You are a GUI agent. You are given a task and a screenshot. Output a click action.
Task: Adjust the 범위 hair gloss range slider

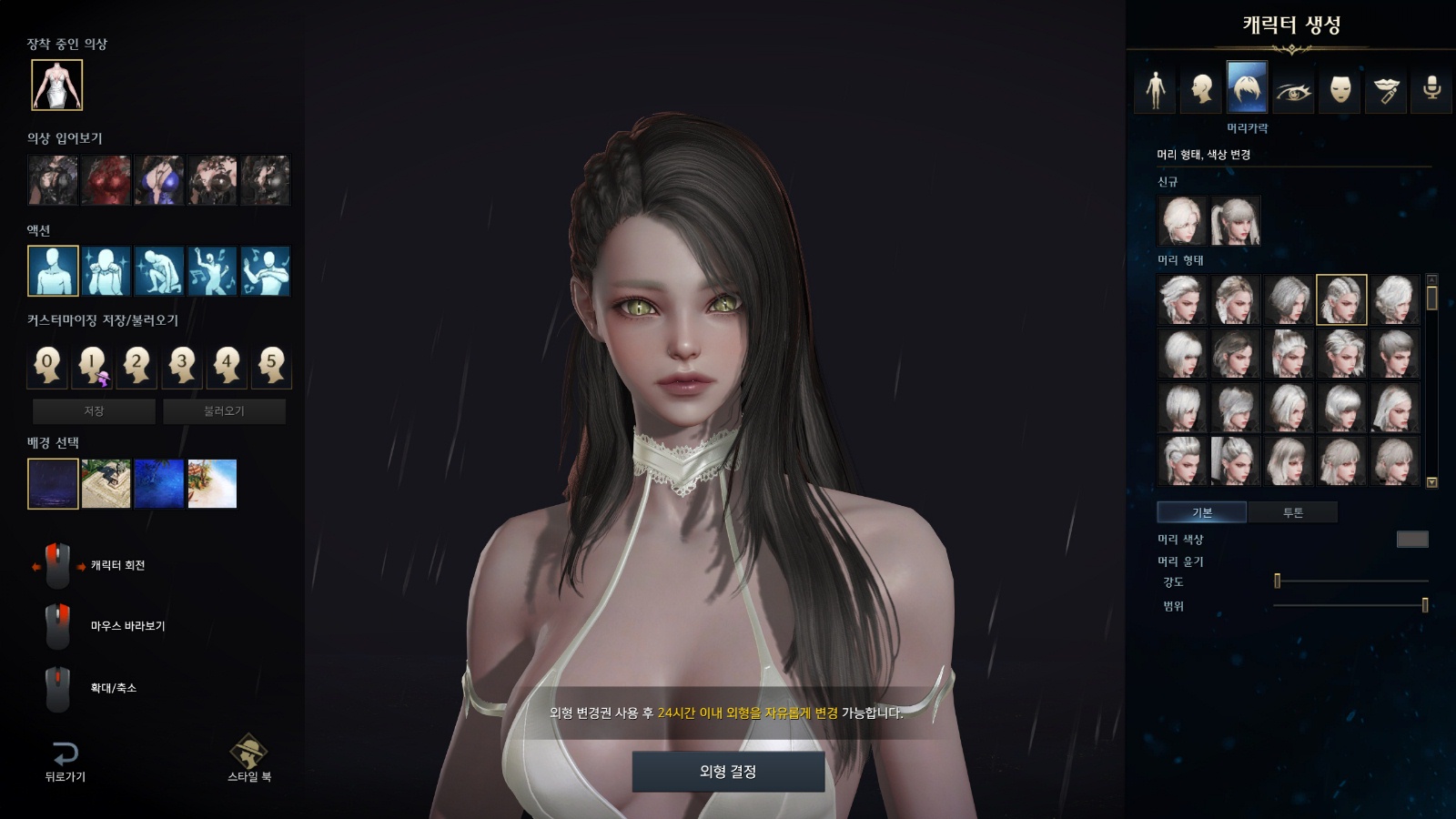[1424, 605]
